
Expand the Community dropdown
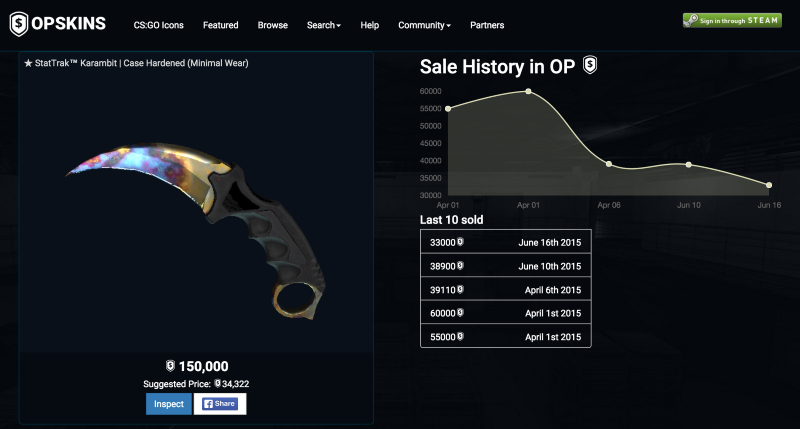click(x=424, y=25)
